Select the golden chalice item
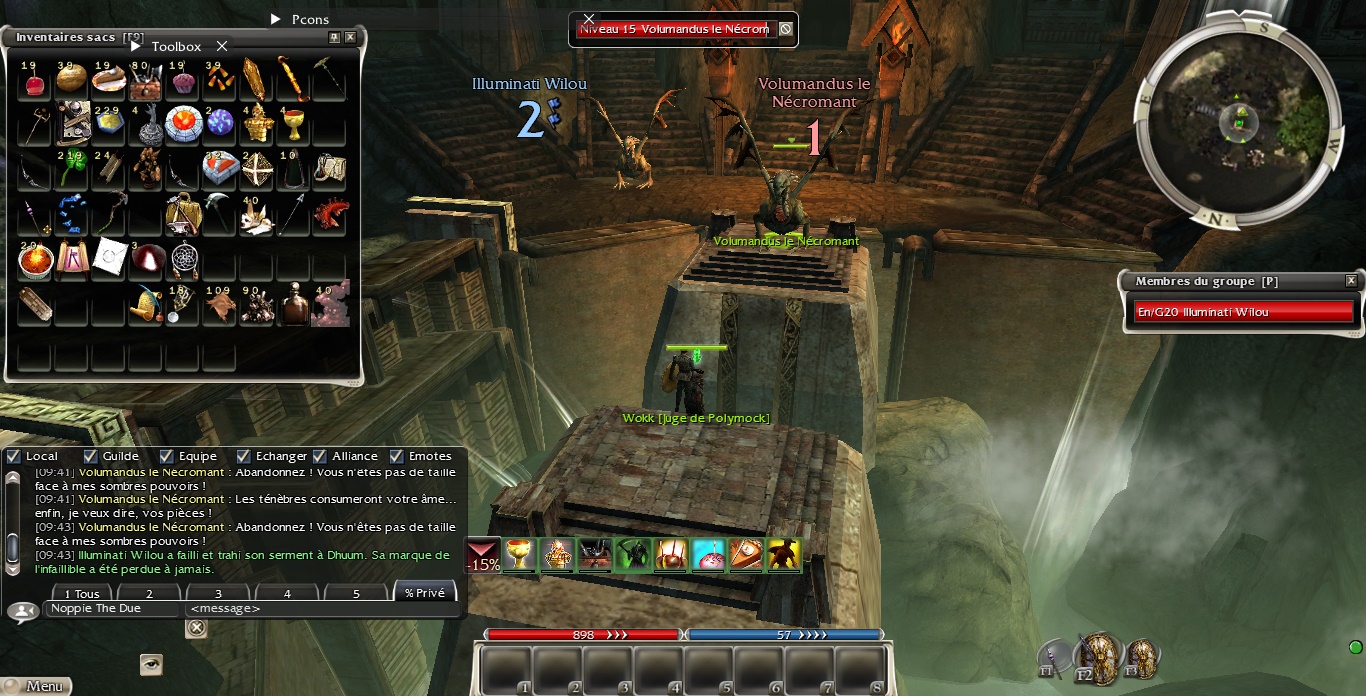1366x696 pixels. [292, 125]
